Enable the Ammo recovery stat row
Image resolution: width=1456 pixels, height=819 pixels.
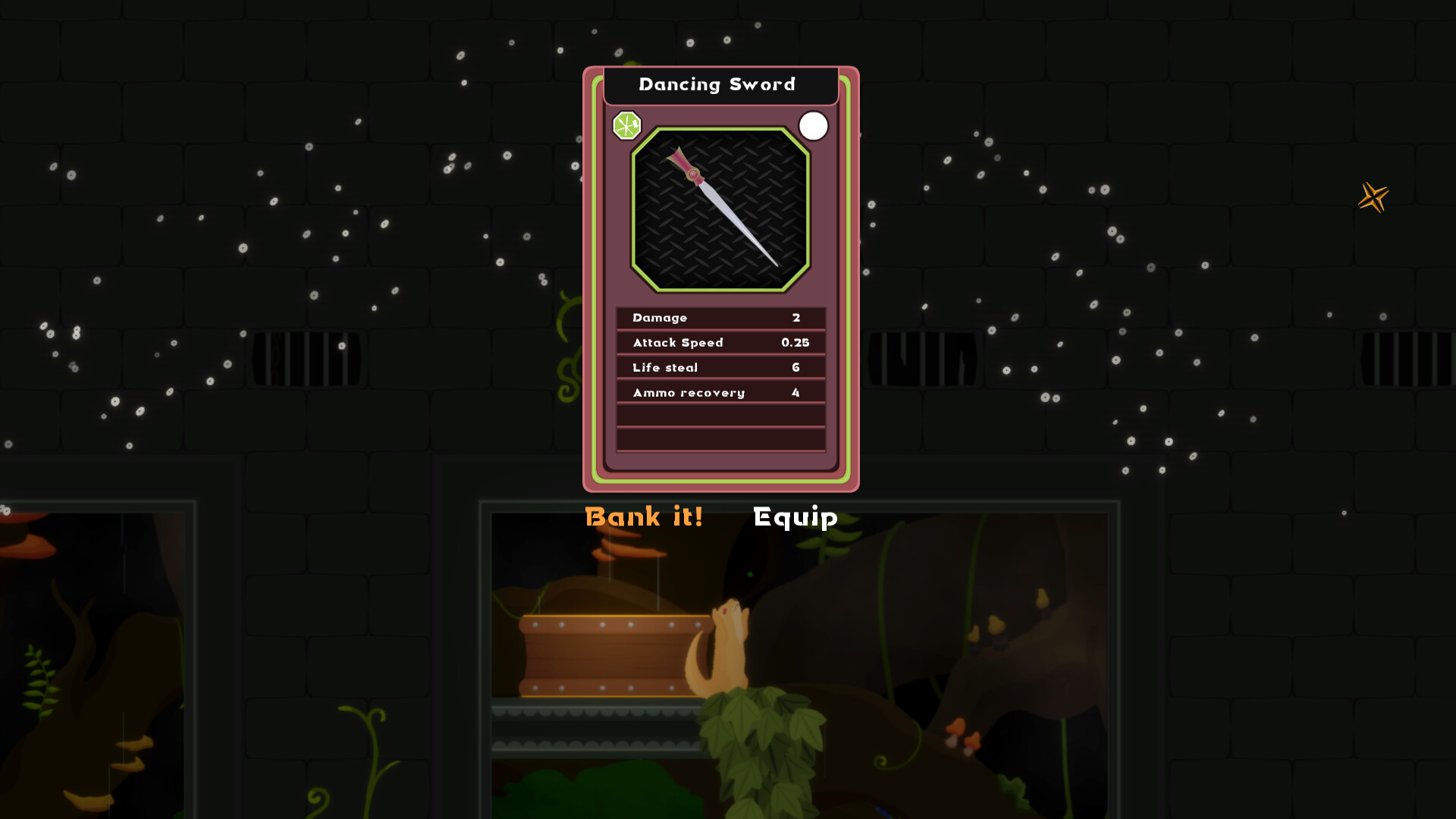pyautogui.click(x=720, y=392)
